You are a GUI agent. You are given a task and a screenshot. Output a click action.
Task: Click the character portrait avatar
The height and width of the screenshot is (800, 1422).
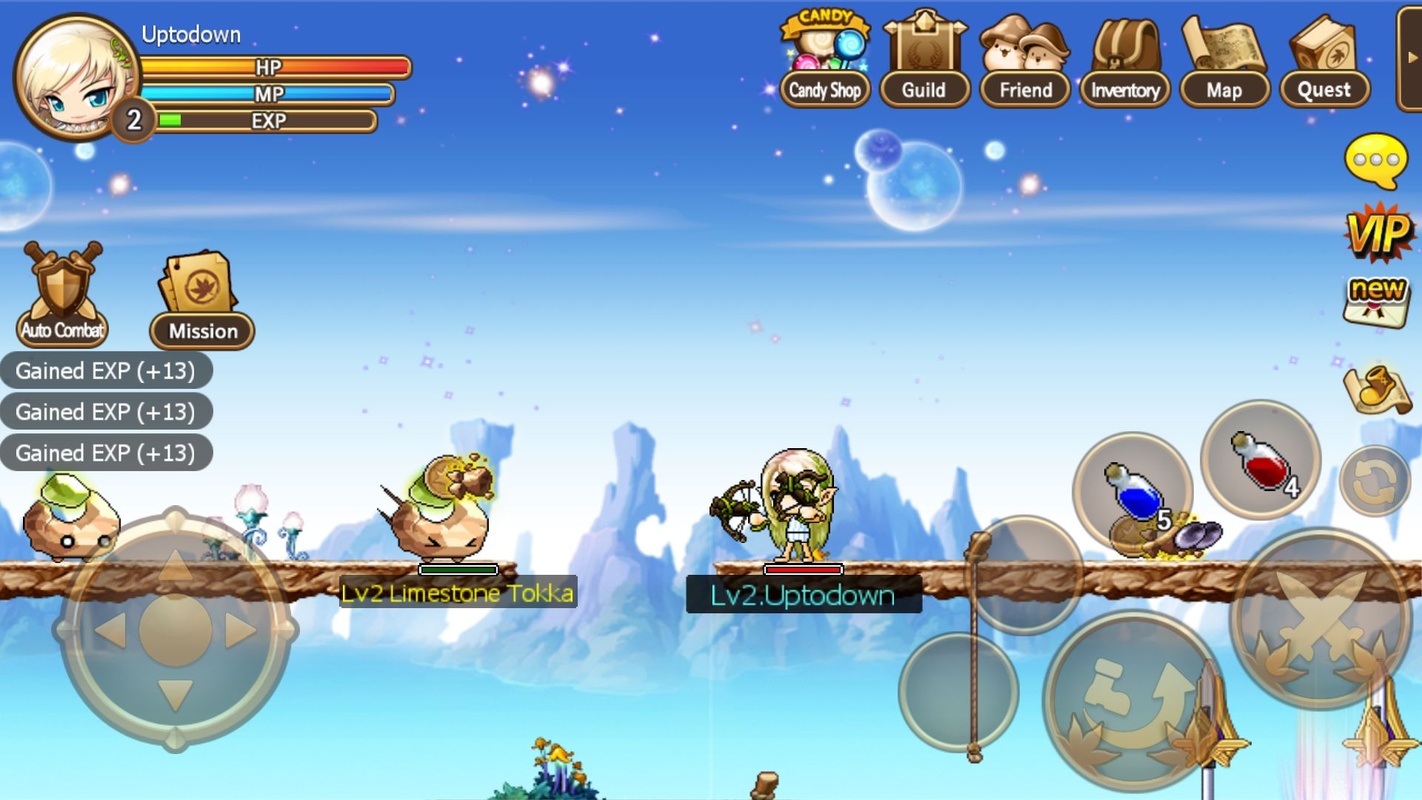(x=75, y=77)
